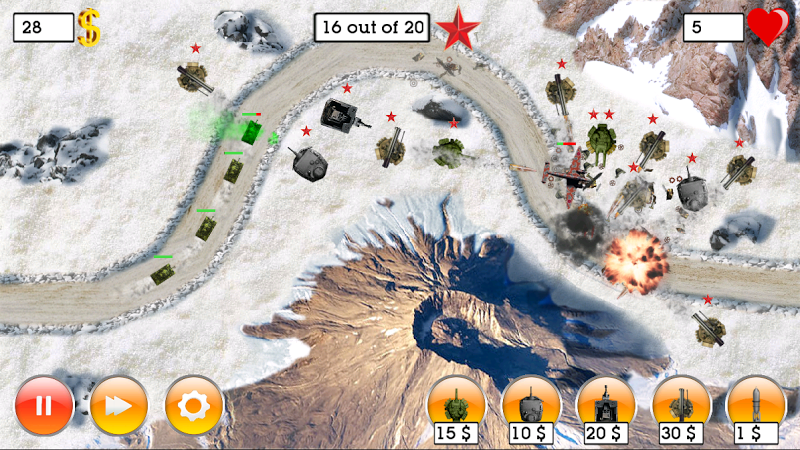Launch the 1 $ rocket
Viewport: 800px width, 450px height.
coord(756,405)
